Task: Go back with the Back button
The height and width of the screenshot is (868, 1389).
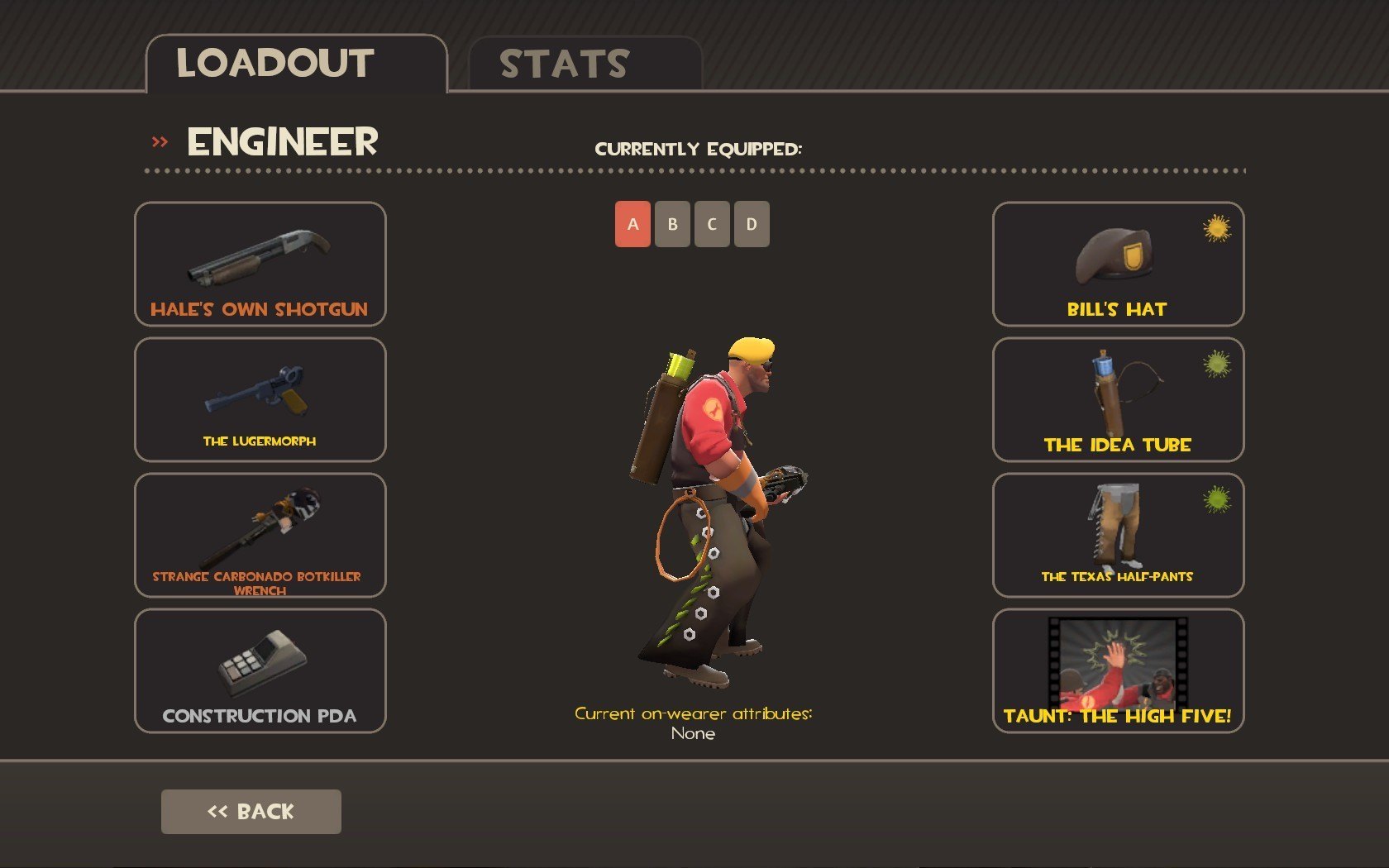Action: click(251, 811)
